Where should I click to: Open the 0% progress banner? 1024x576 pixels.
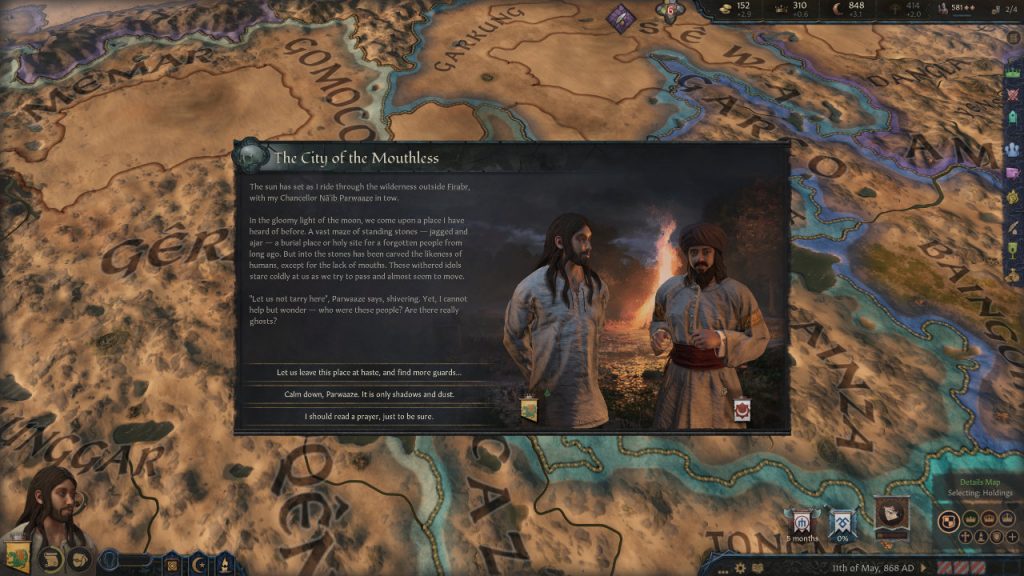[x=841, y=522]
